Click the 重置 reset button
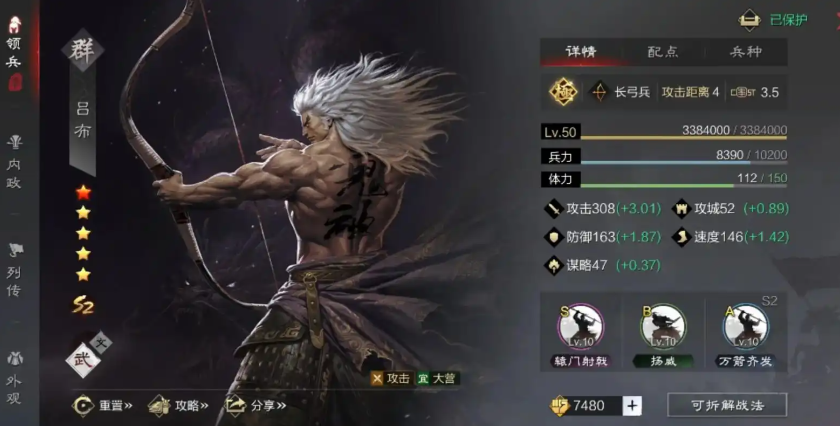840x426 pixels. (x=103, y=406)
